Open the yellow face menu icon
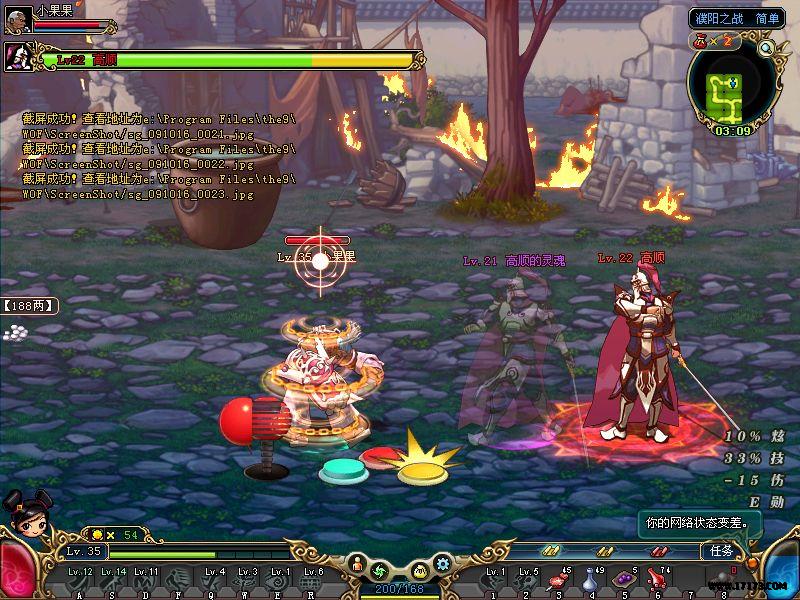The image size is (800, 600). tap(419, 570)
